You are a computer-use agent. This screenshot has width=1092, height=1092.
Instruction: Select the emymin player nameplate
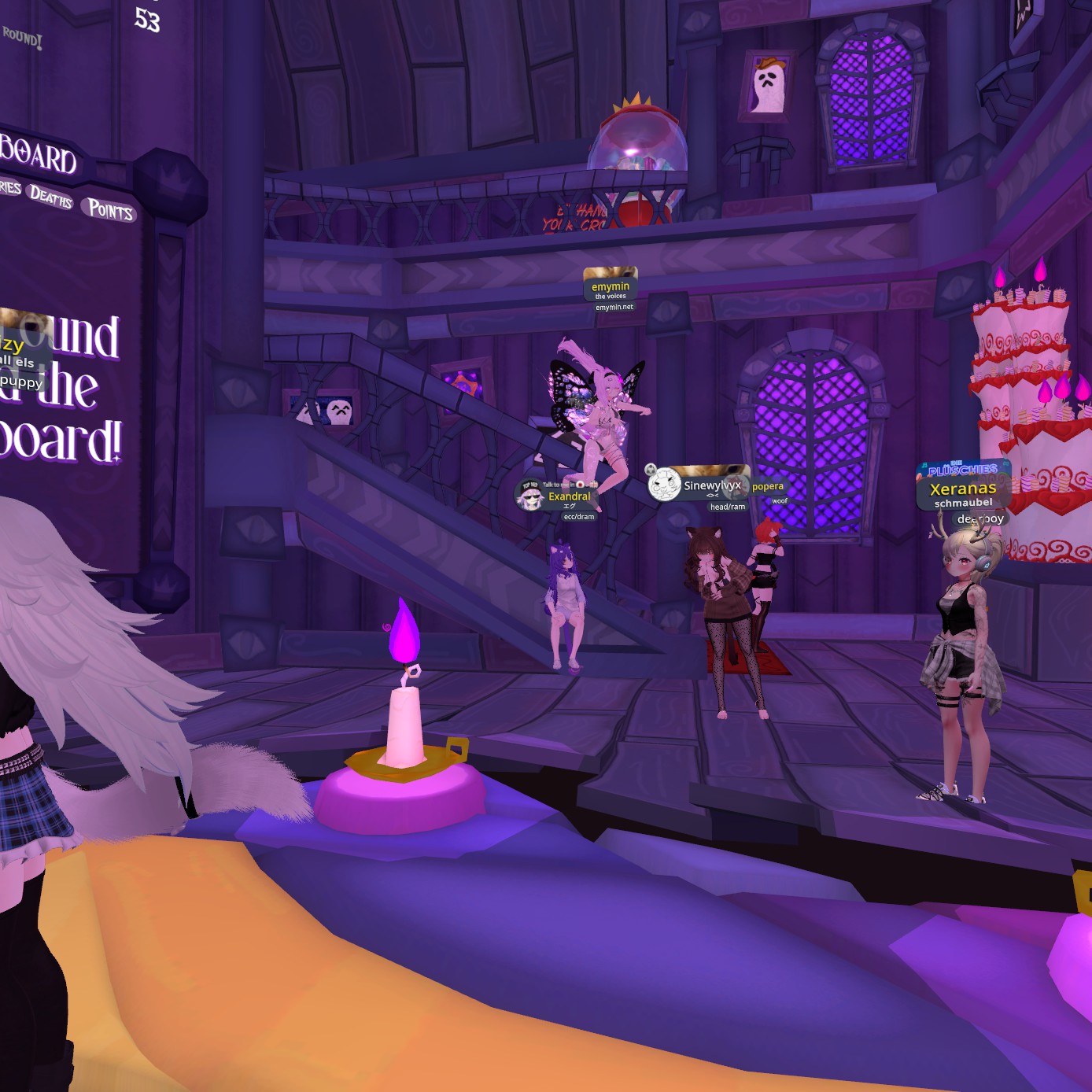click(611, 288)
